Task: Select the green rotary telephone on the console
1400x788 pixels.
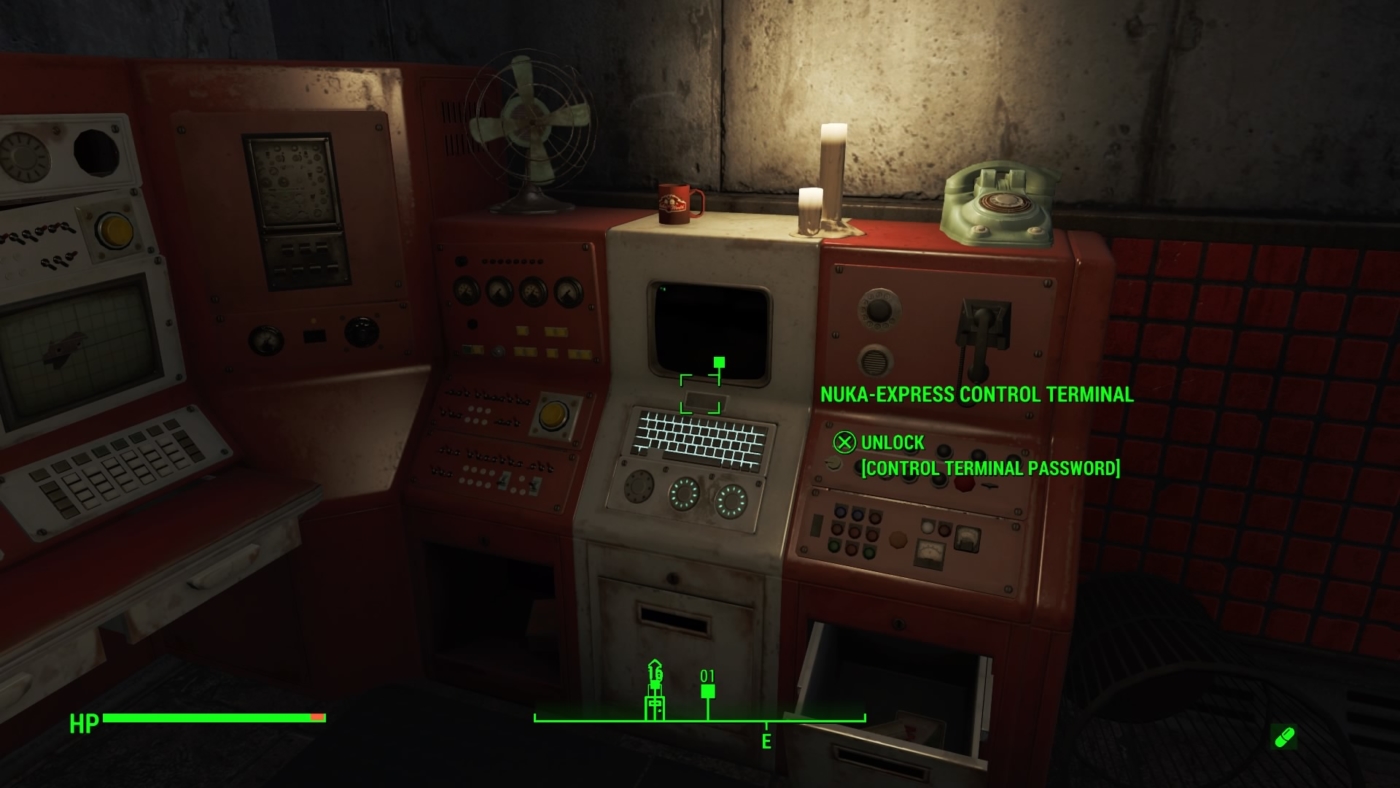Action: coord(995,203)
